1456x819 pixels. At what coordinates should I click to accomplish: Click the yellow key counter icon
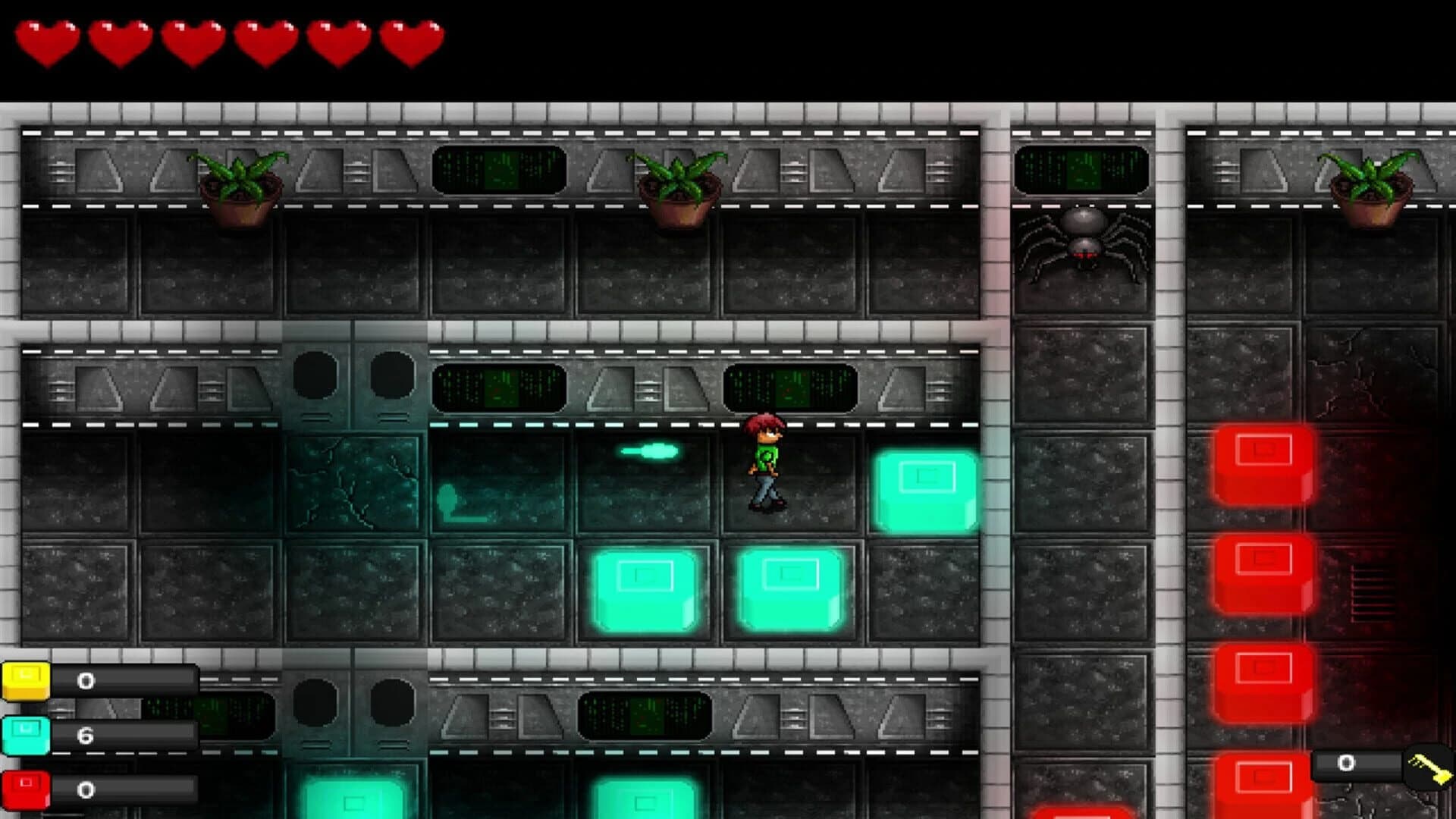[25, 680]
